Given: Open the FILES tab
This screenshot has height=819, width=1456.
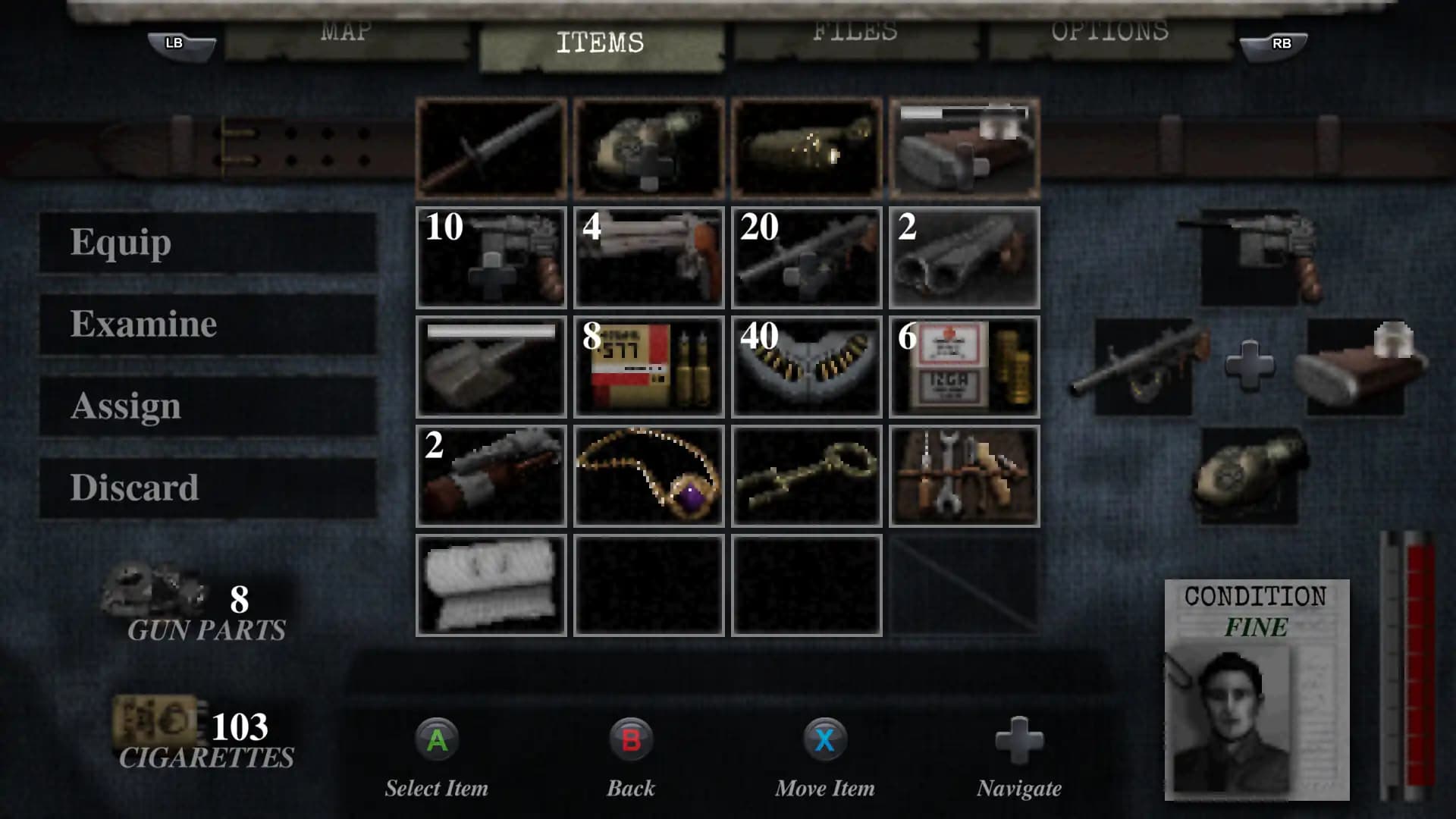Looking at the screenshot, I should click(853, 32).
